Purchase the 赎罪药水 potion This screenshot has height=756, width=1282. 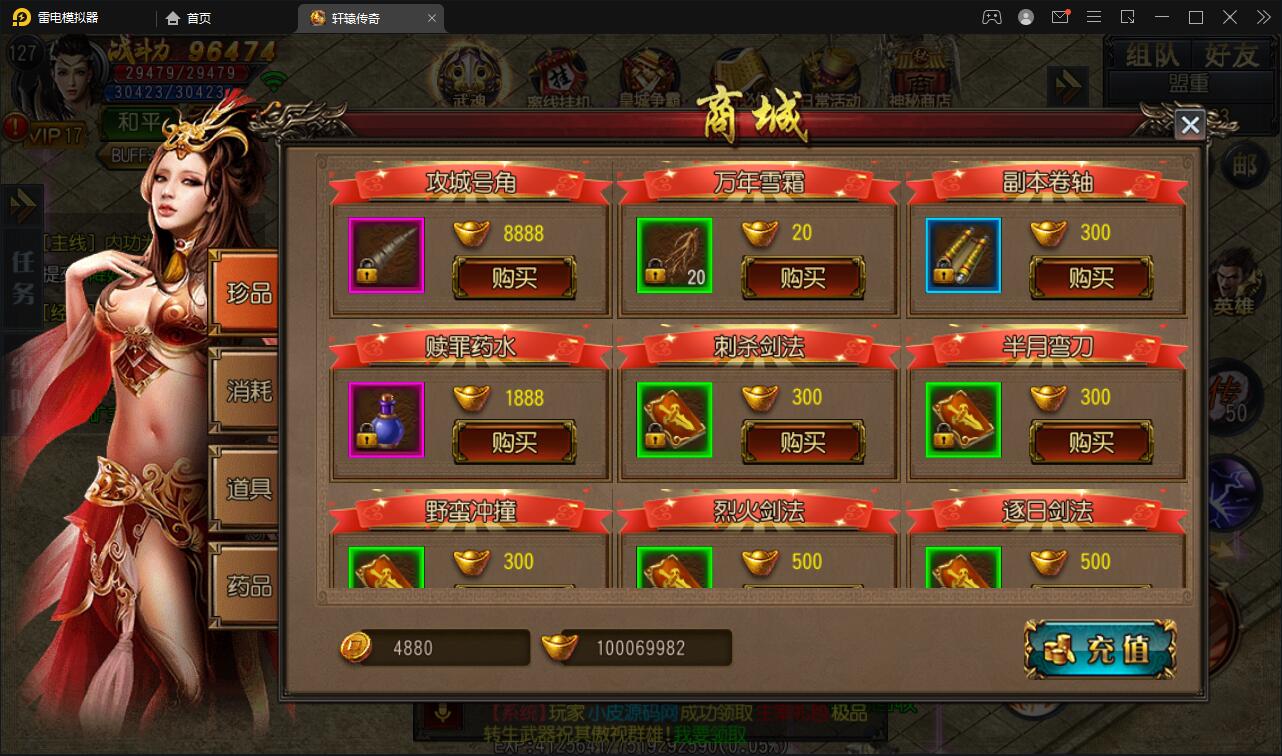[514, 442]
